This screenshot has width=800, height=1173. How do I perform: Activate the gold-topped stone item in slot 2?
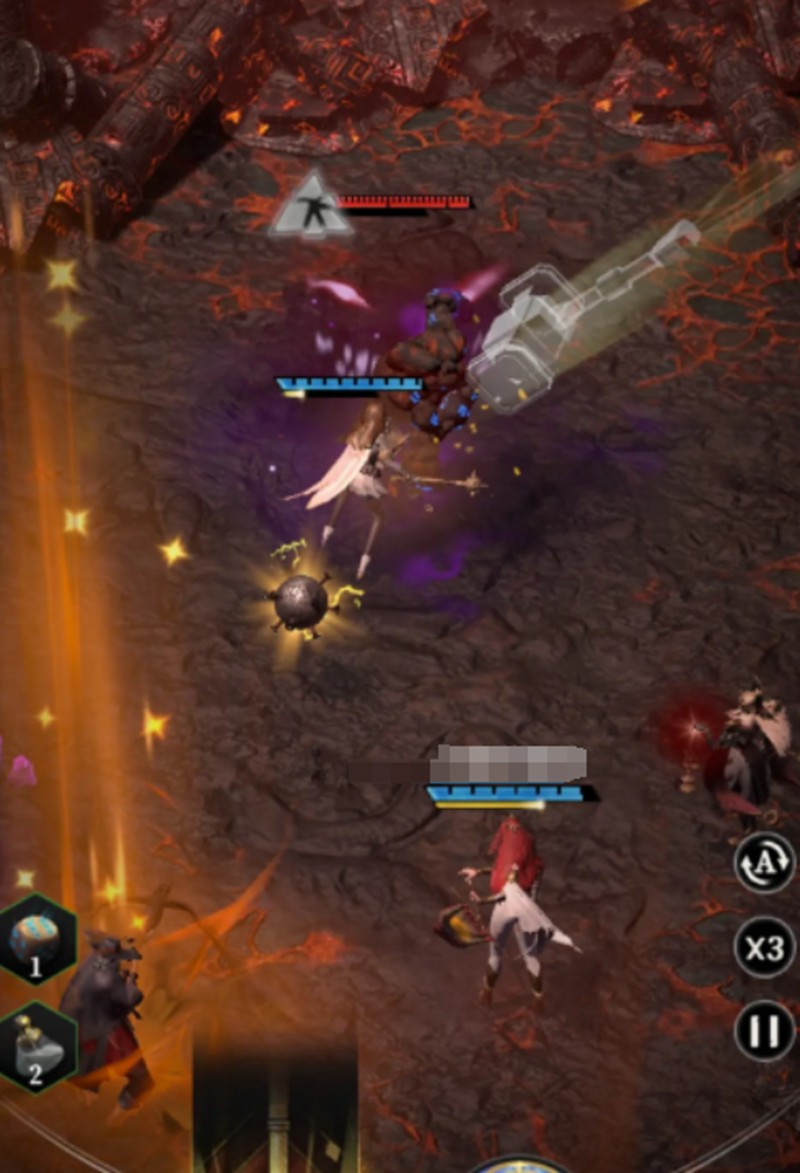[37, 1047]
